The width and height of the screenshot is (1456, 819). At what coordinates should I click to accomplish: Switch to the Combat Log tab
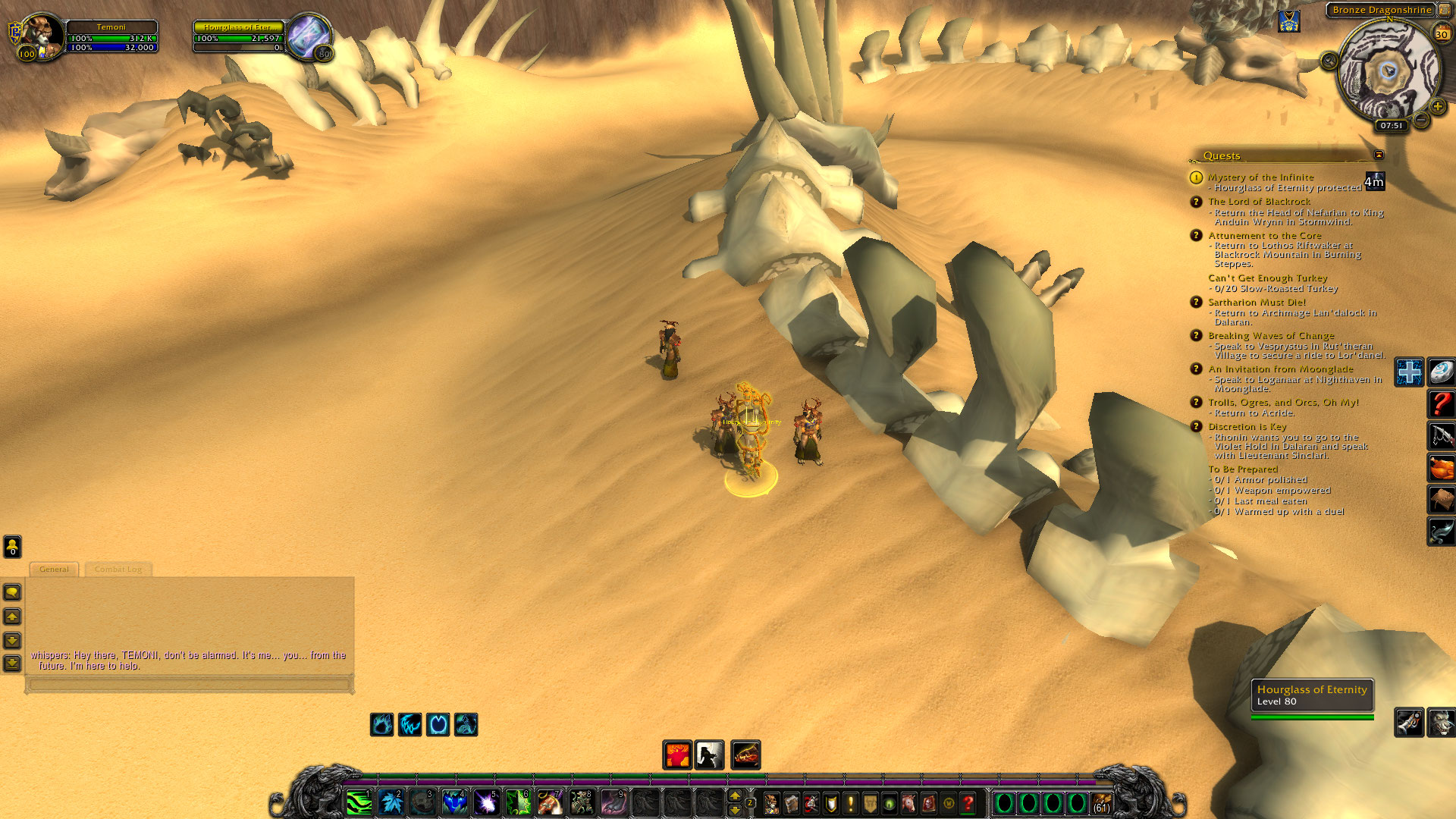(x=118, y=570)
